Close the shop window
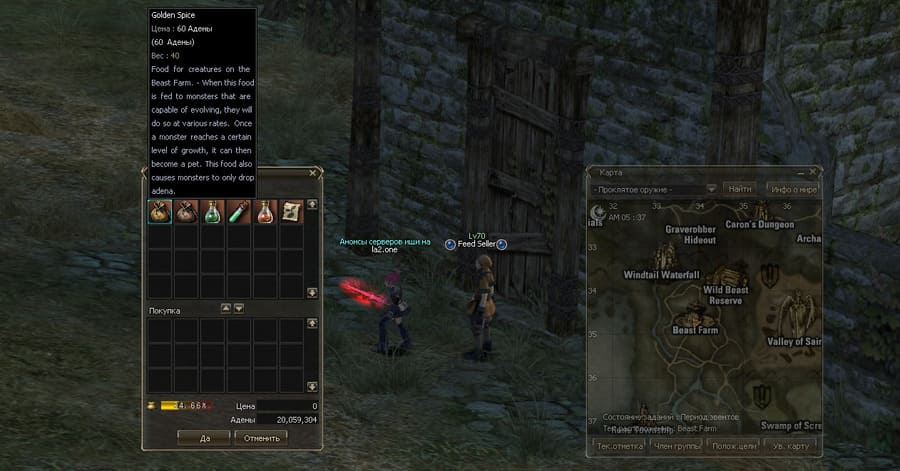The image size is (900, 471). click(x=313, y=173)
